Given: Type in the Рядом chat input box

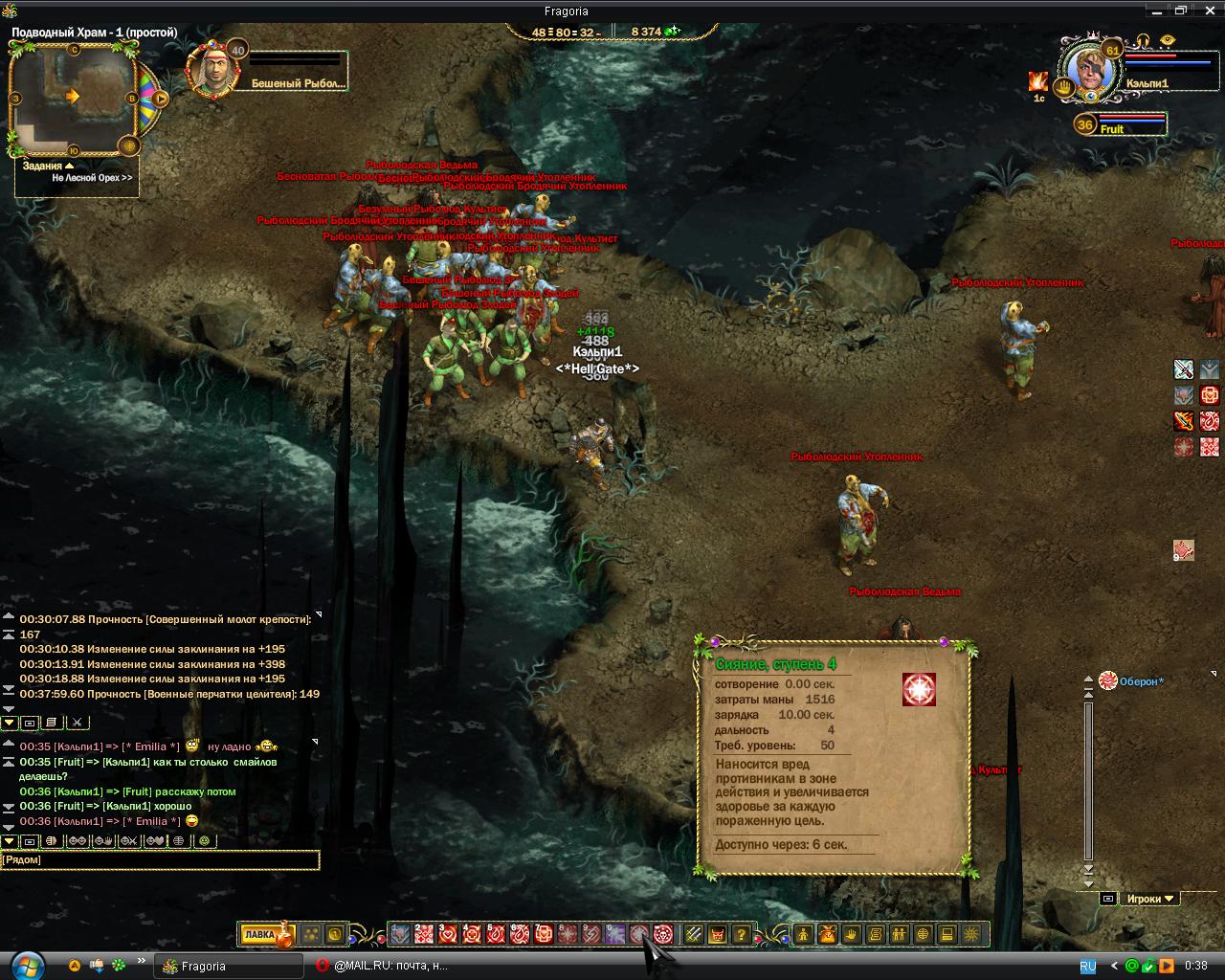Looking at the screenshot, I should tap(160, 860).
